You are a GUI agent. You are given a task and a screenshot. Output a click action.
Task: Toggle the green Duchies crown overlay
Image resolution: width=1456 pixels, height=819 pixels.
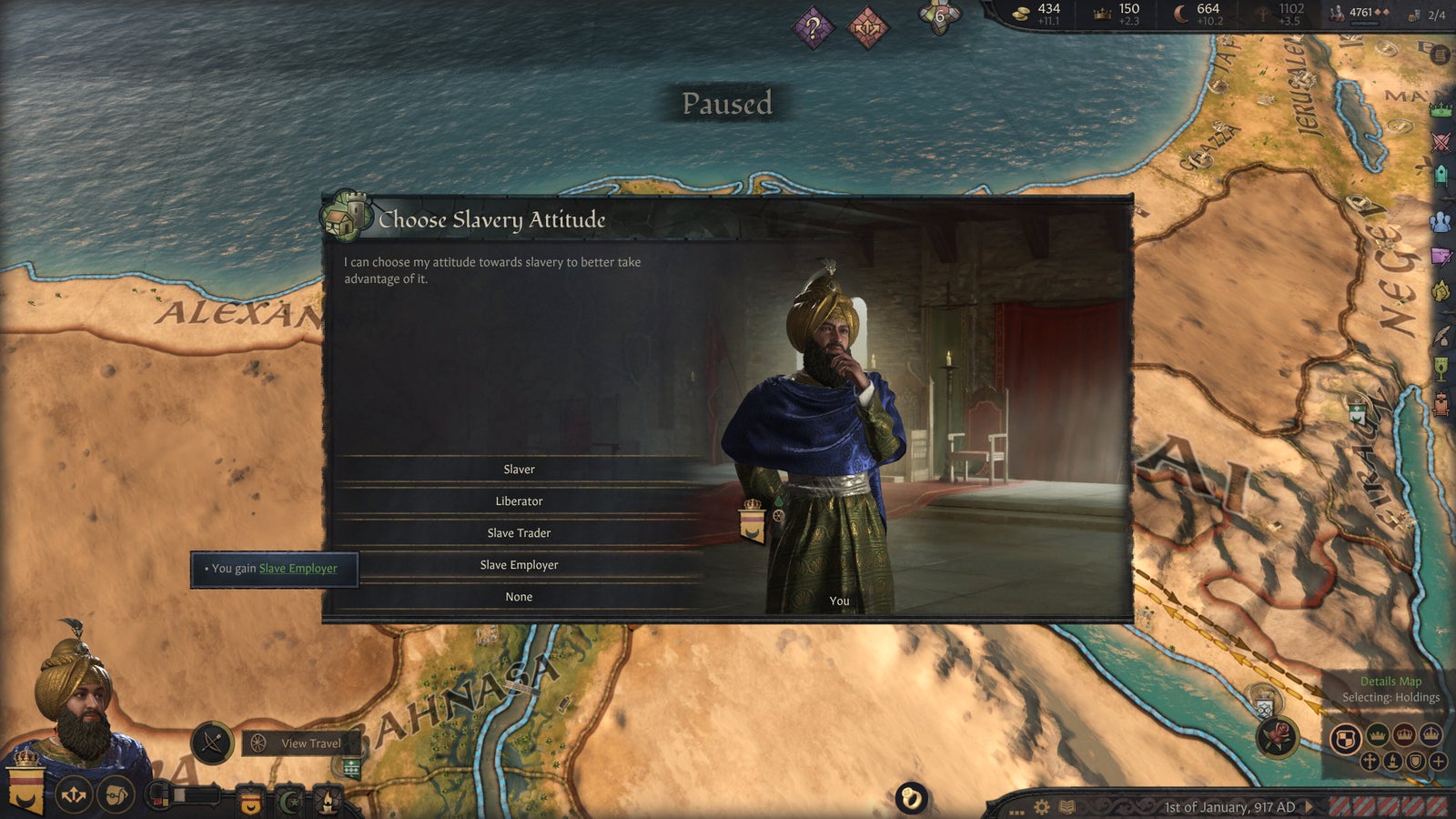[x=1376, y=735]
